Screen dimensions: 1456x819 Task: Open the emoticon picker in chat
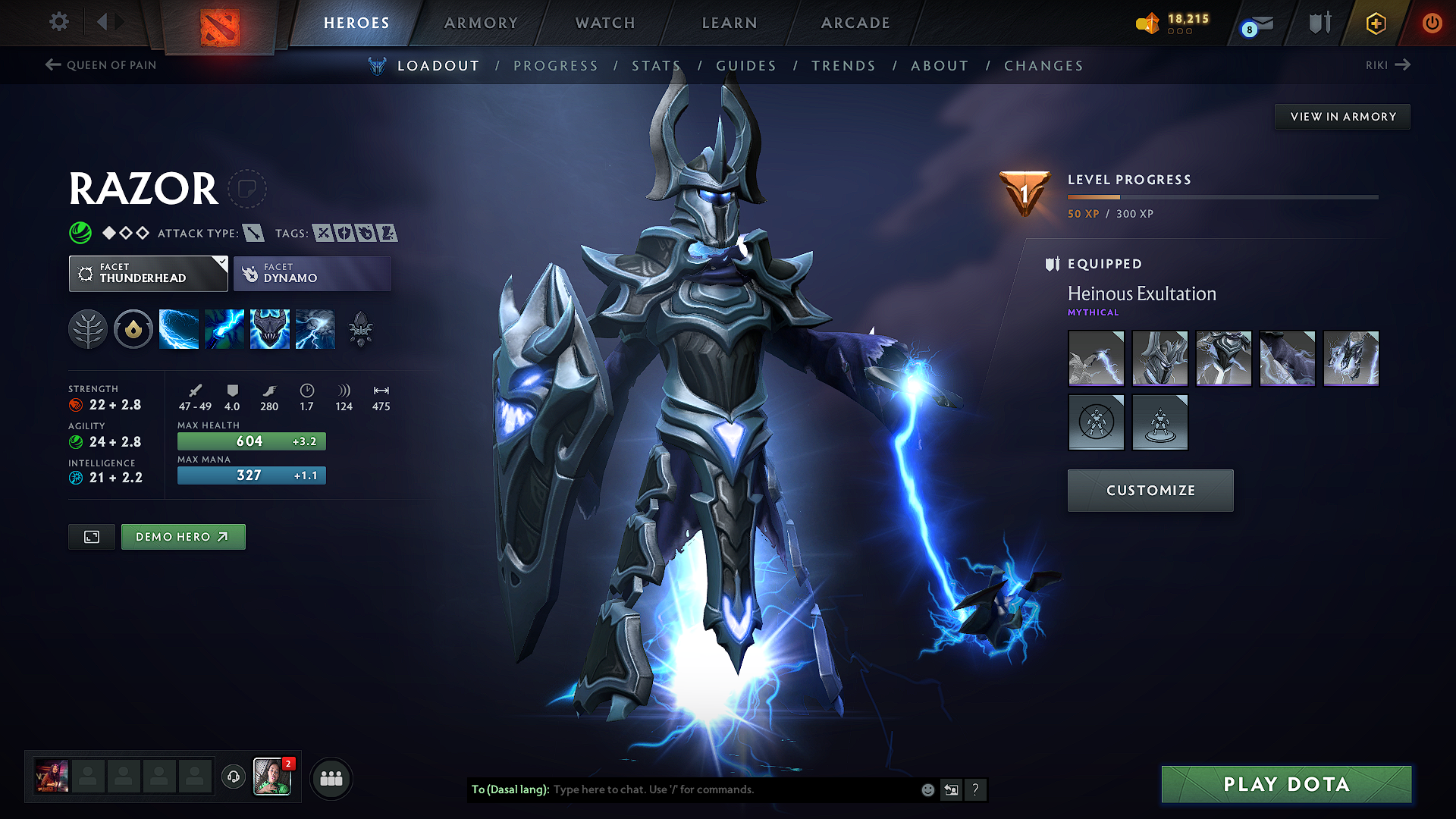(927, 789)
